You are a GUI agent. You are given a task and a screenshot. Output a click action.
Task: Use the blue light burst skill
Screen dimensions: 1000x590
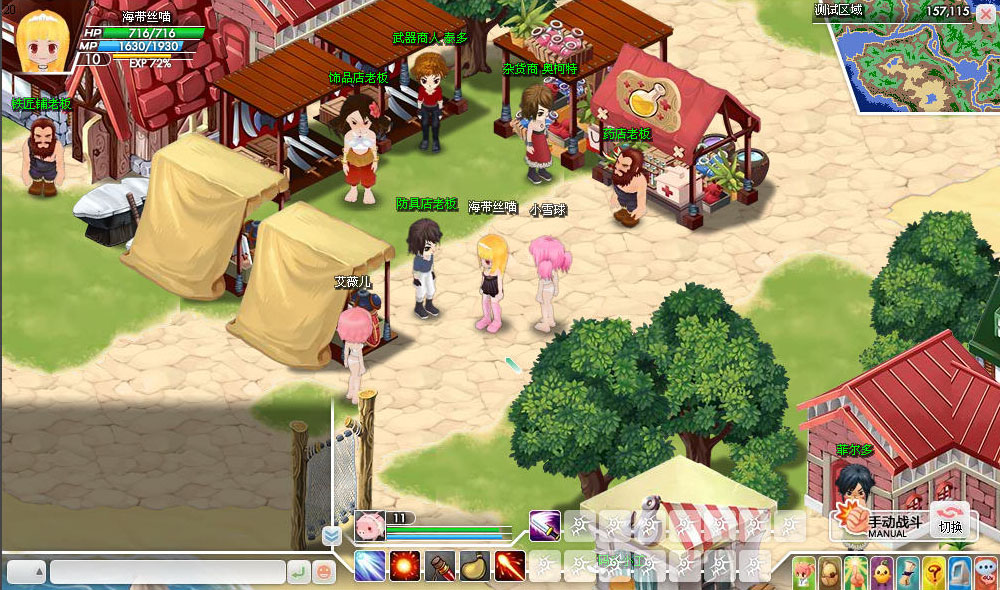pos(371,566)
